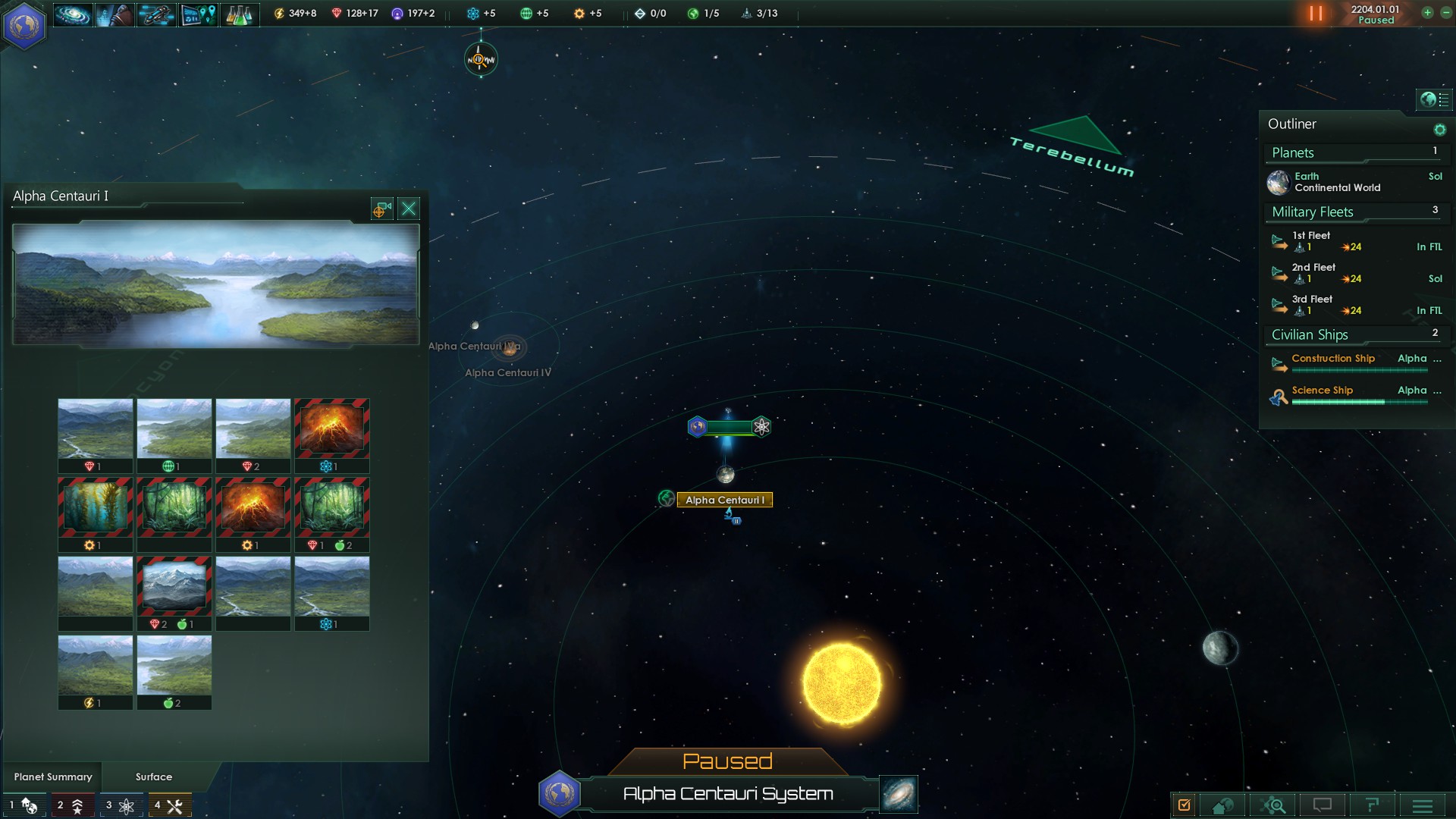Open the main menu hamburger button
The image size is (1456, 819).
tap(1422, 805)
